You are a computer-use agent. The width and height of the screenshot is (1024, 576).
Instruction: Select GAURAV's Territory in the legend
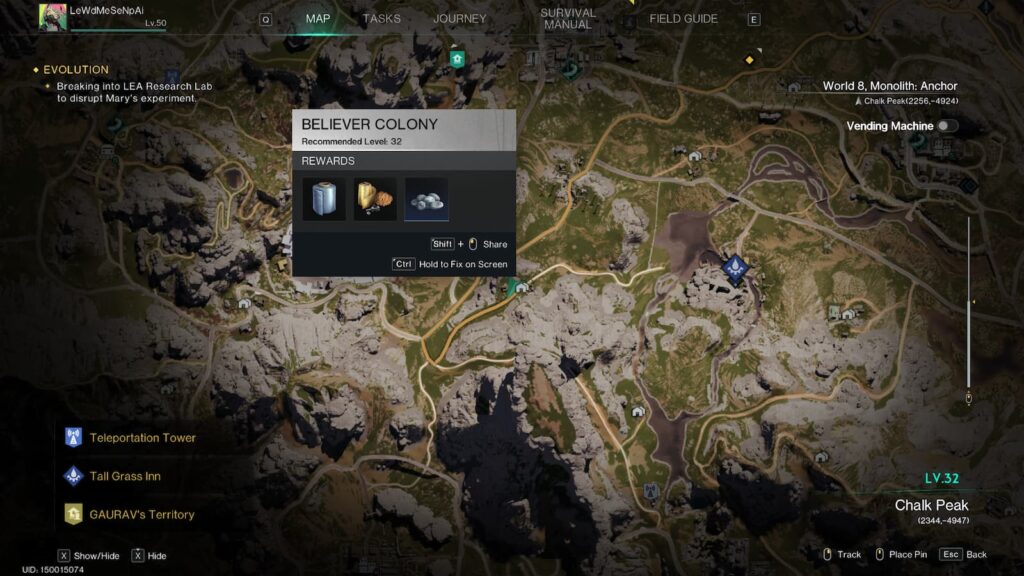coord(141,515)
